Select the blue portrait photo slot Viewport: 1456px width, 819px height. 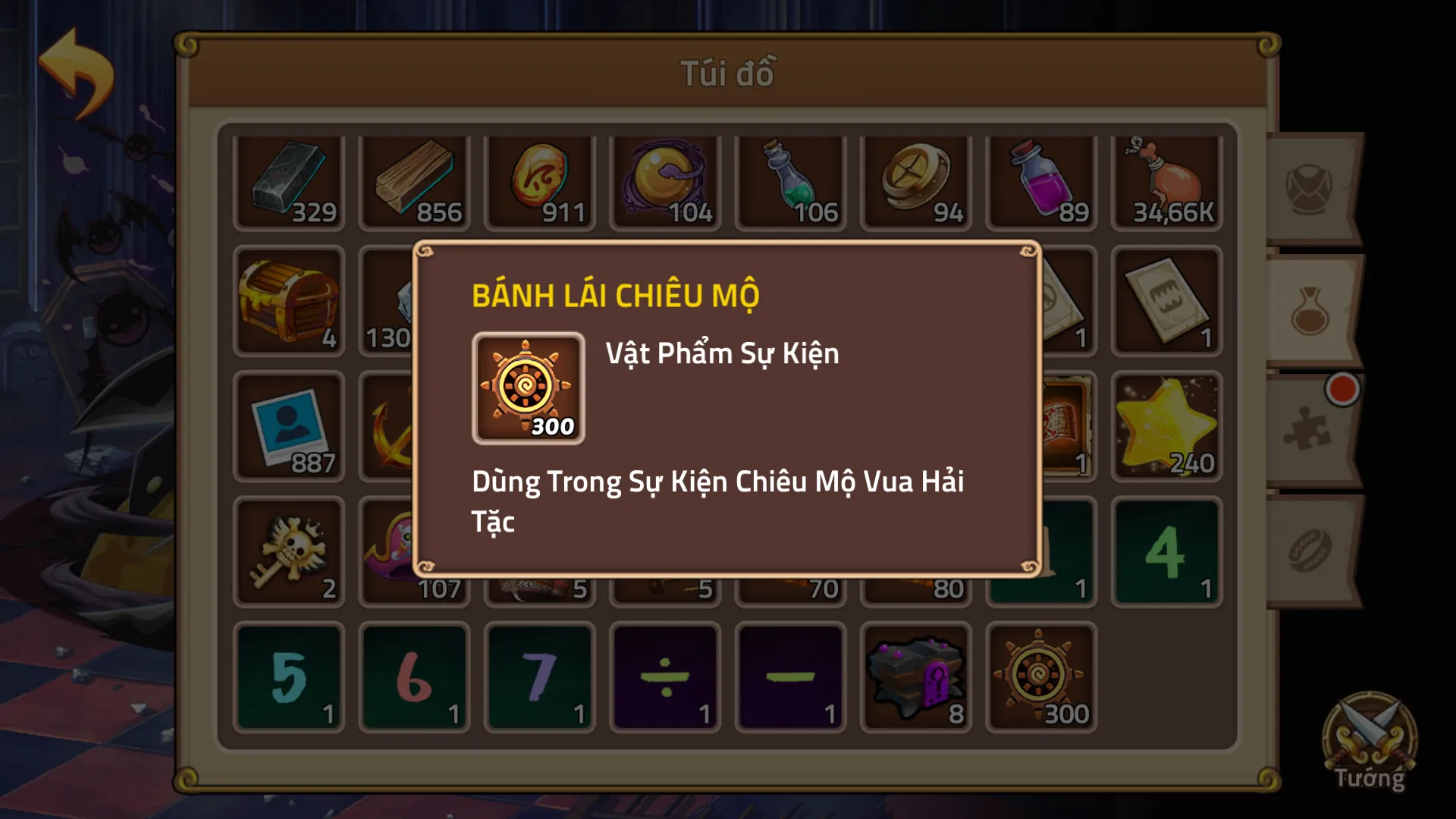pyautogui.click(x=289, y=426)
